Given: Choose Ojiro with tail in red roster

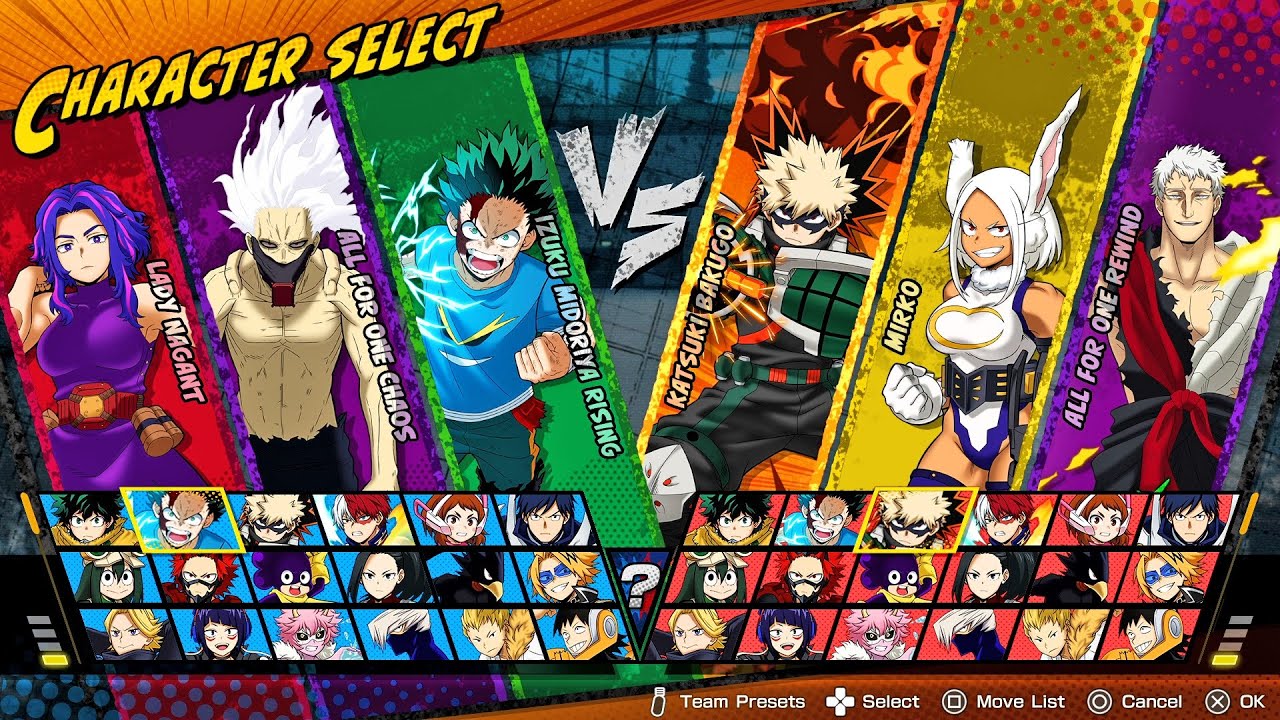Looking at the screenshot, I should click(1055, 634).
